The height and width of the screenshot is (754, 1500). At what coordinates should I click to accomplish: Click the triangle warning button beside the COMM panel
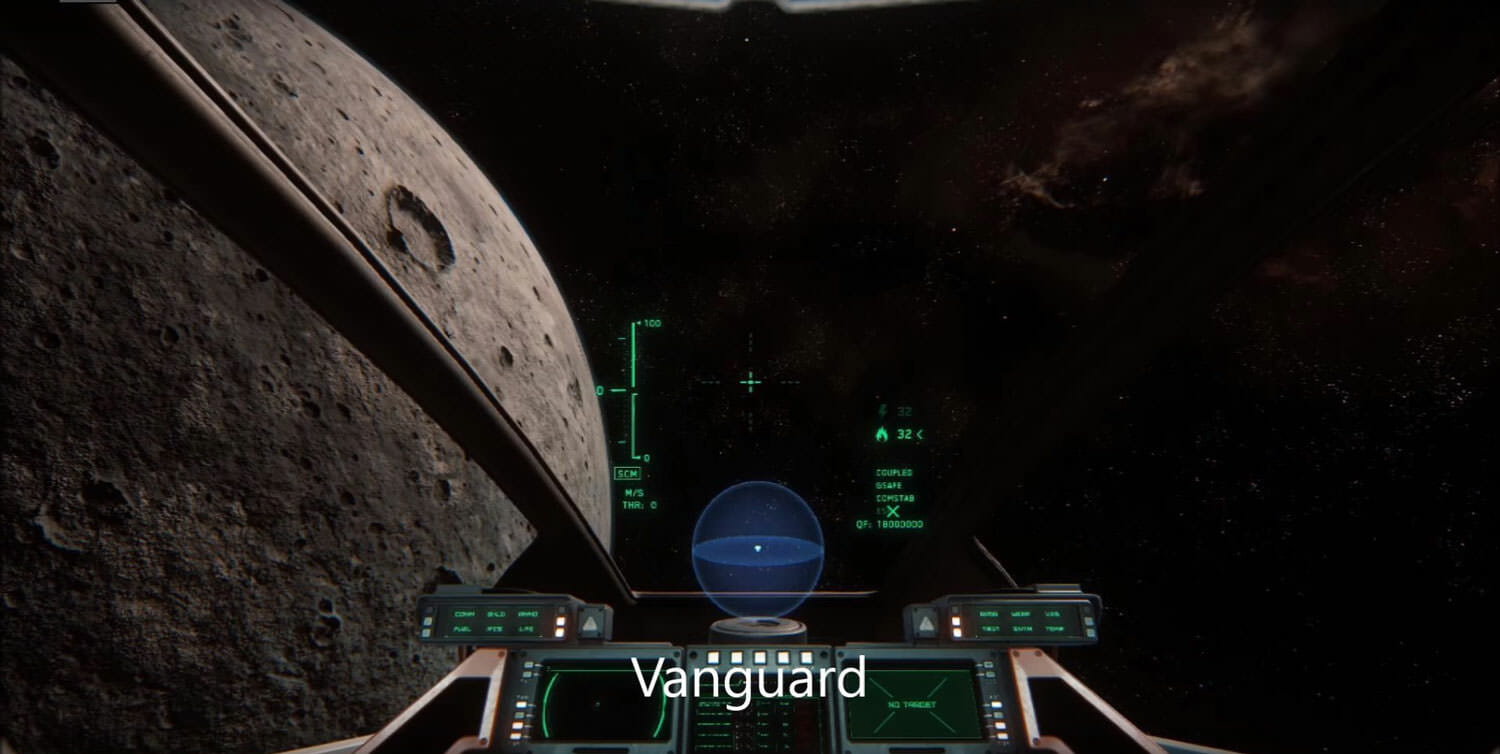click(591, 624)
